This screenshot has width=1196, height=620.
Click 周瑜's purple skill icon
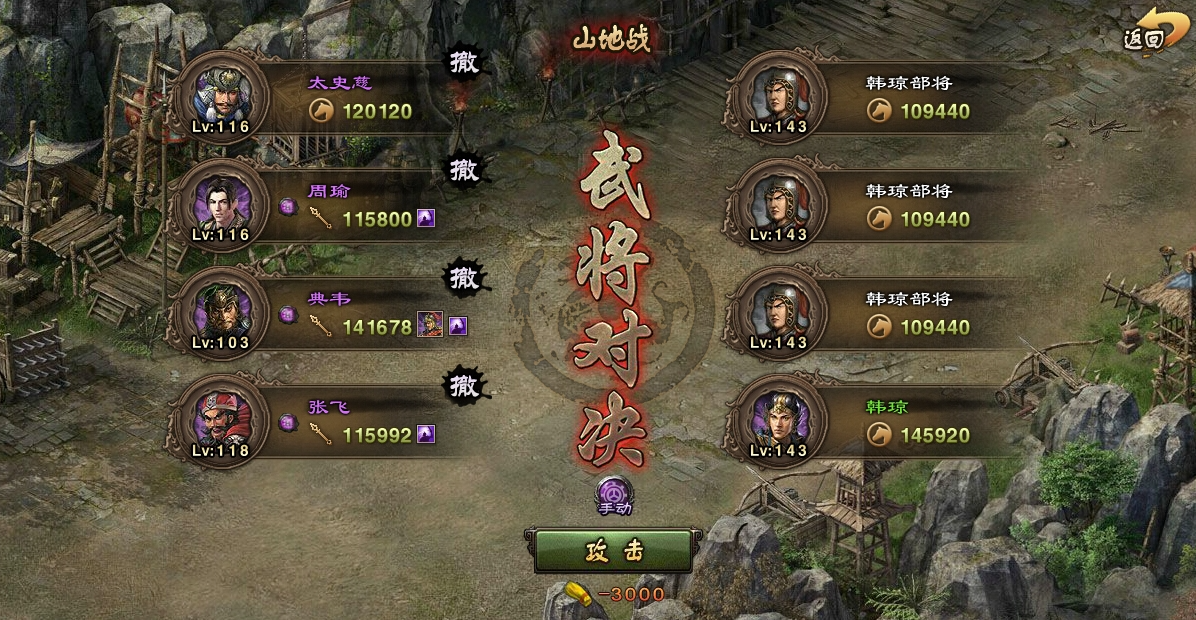point(426,218)
